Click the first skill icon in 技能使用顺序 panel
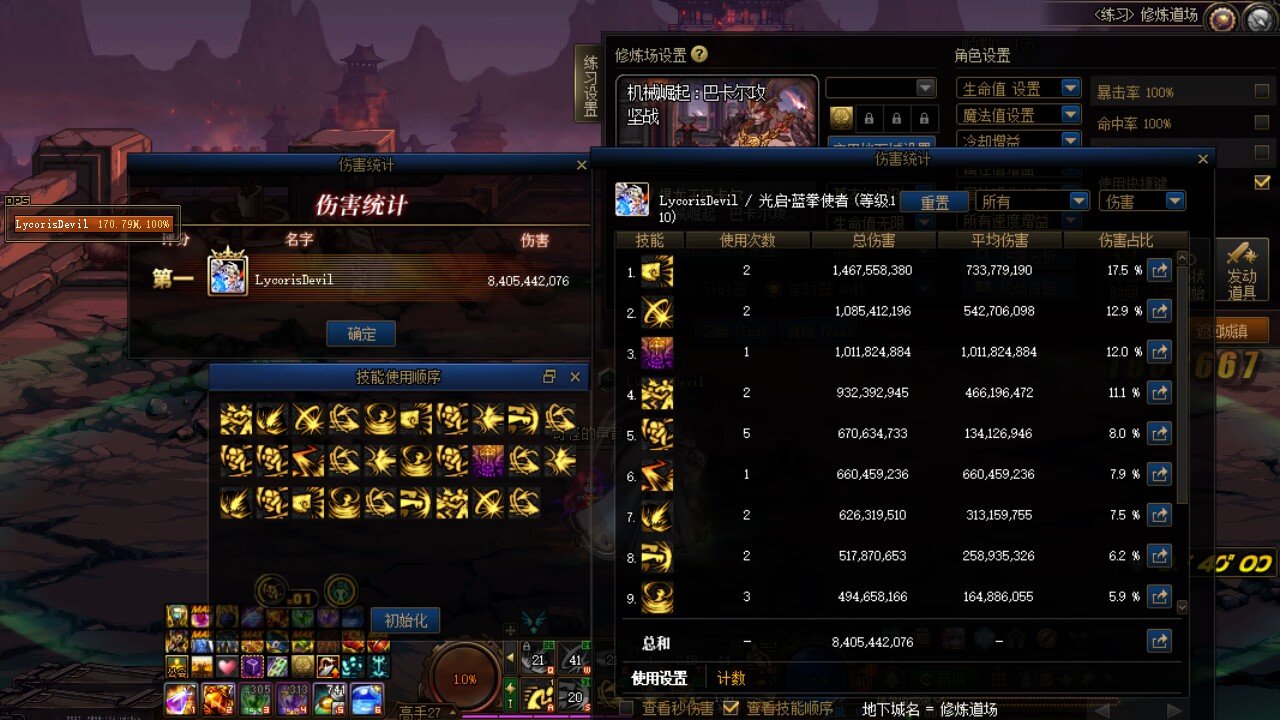1280x720 pixels. (237, 419)
